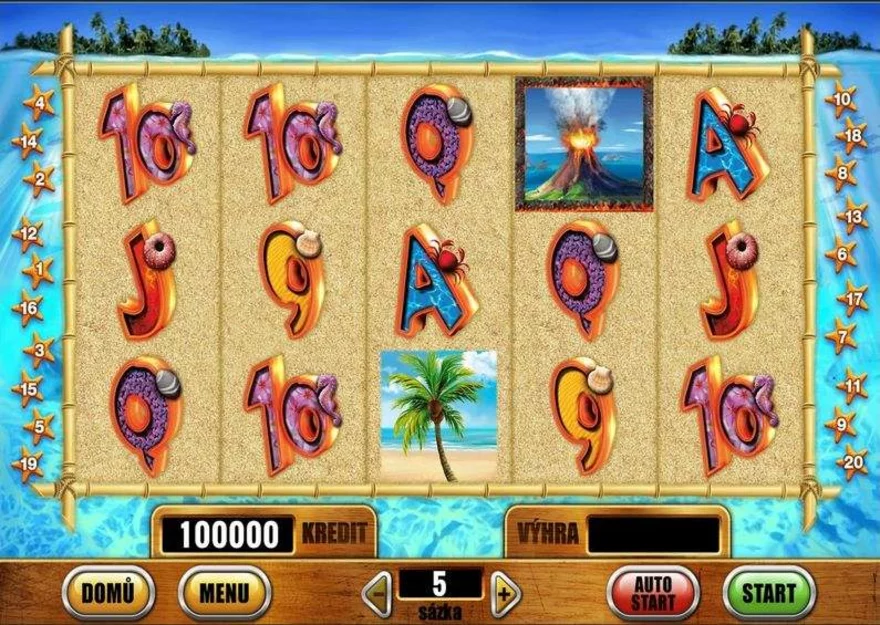
Task: Click the payline 19 star marker
Action: [x=30, y=463]
